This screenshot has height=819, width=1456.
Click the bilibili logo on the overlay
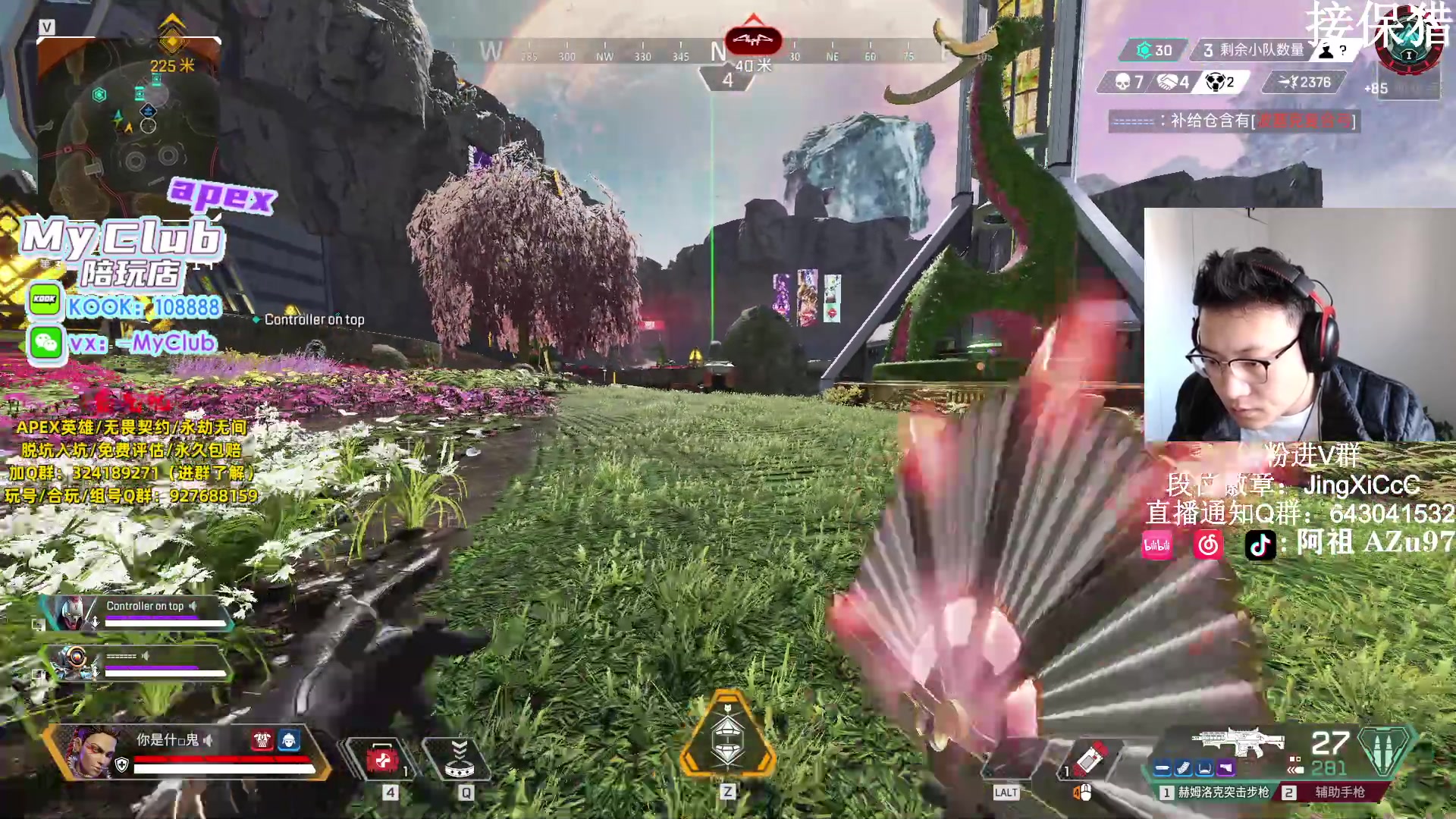pos(1157,544)
